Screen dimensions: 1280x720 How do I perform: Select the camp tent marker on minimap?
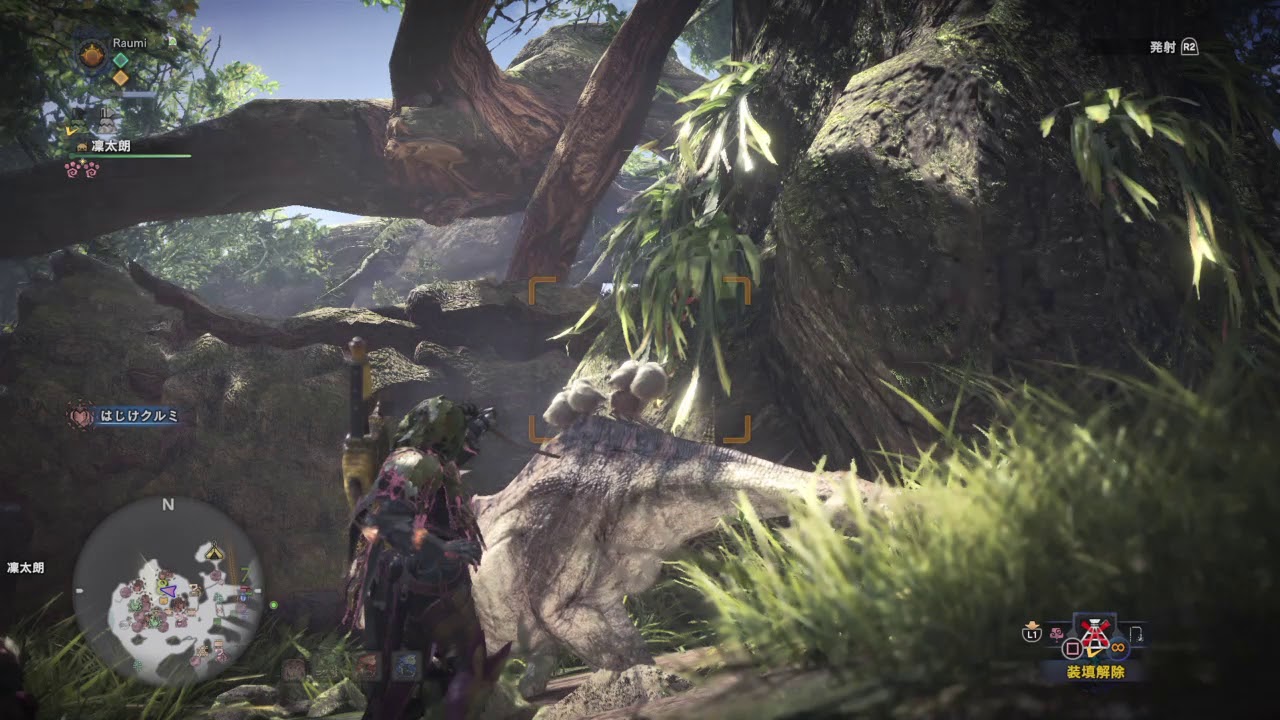tap(214, 552)
